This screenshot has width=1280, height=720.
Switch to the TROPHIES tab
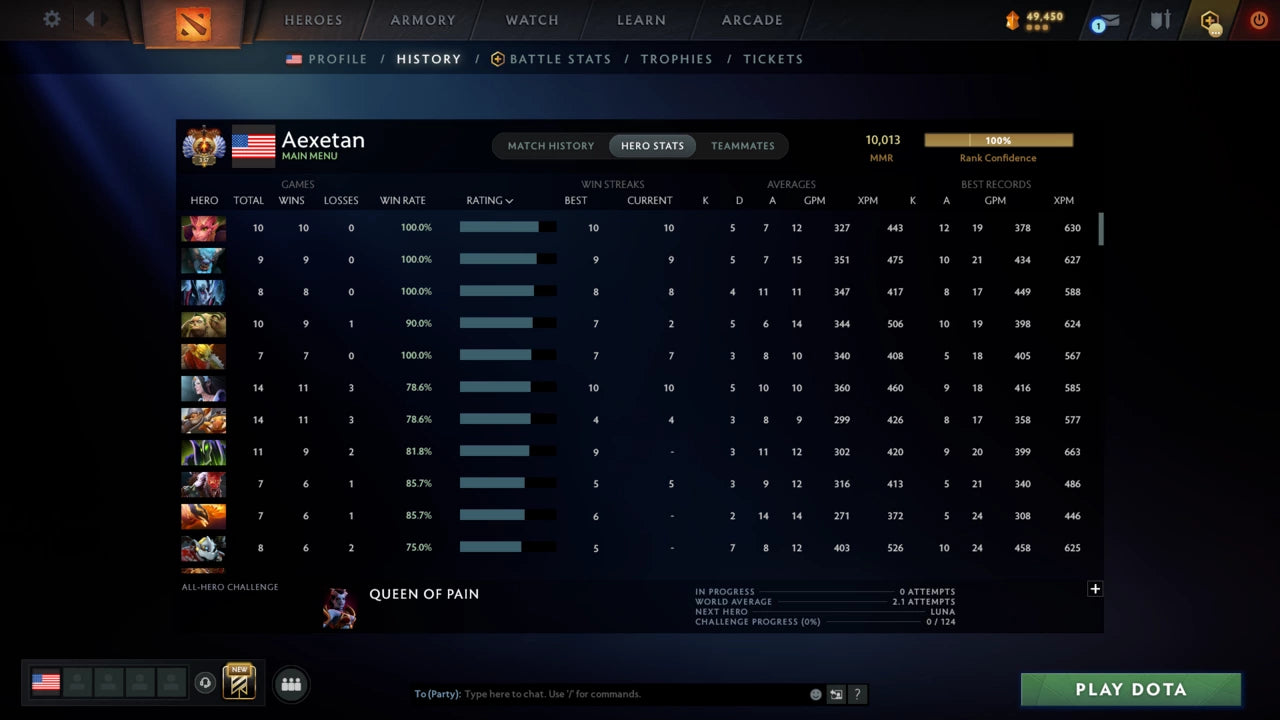pyautogui.click(x=677, y=59)
